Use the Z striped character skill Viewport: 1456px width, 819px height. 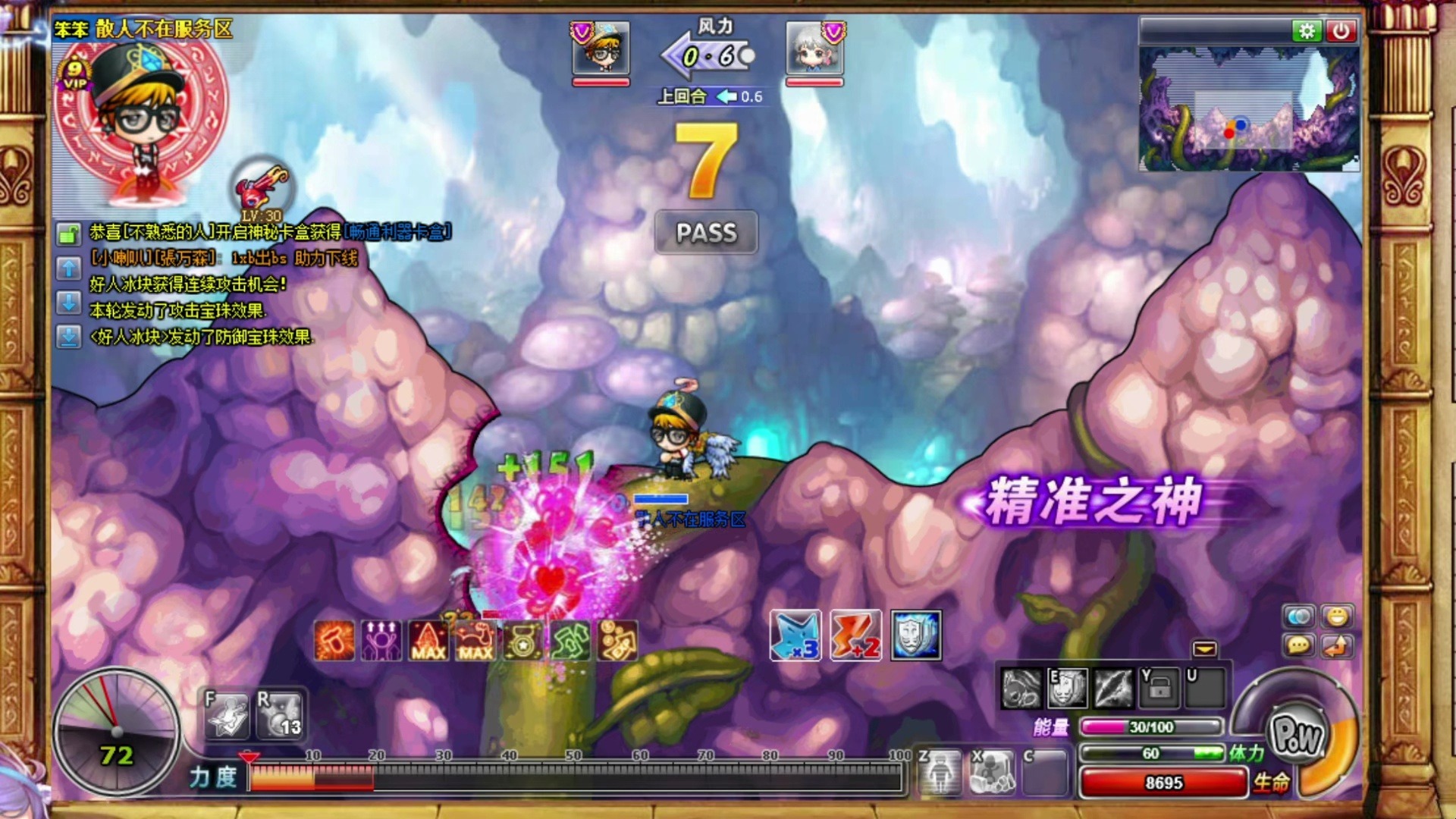(x=940, y=772)
